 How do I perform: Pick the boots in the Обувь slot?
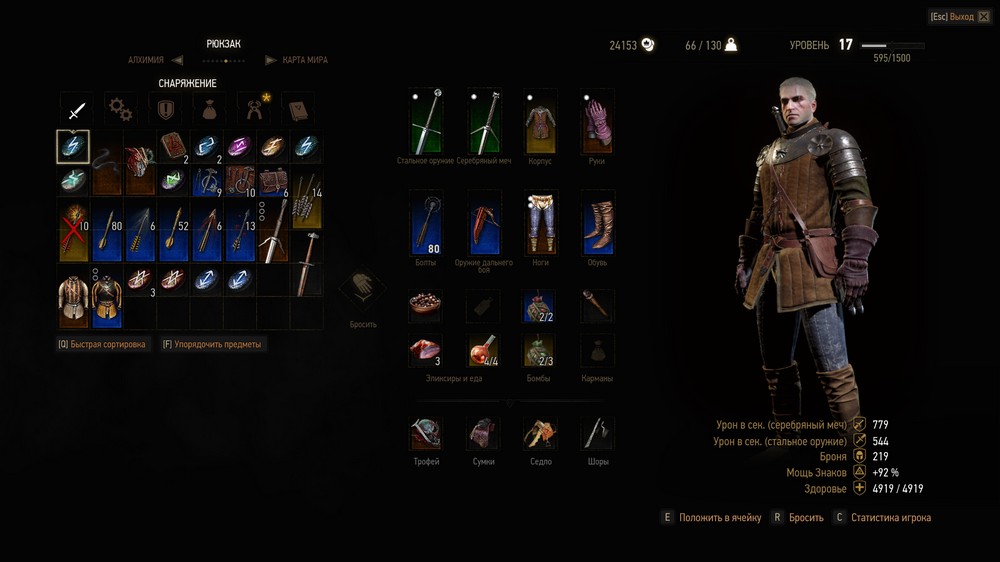pyautogui.click(x=597, y=222)
